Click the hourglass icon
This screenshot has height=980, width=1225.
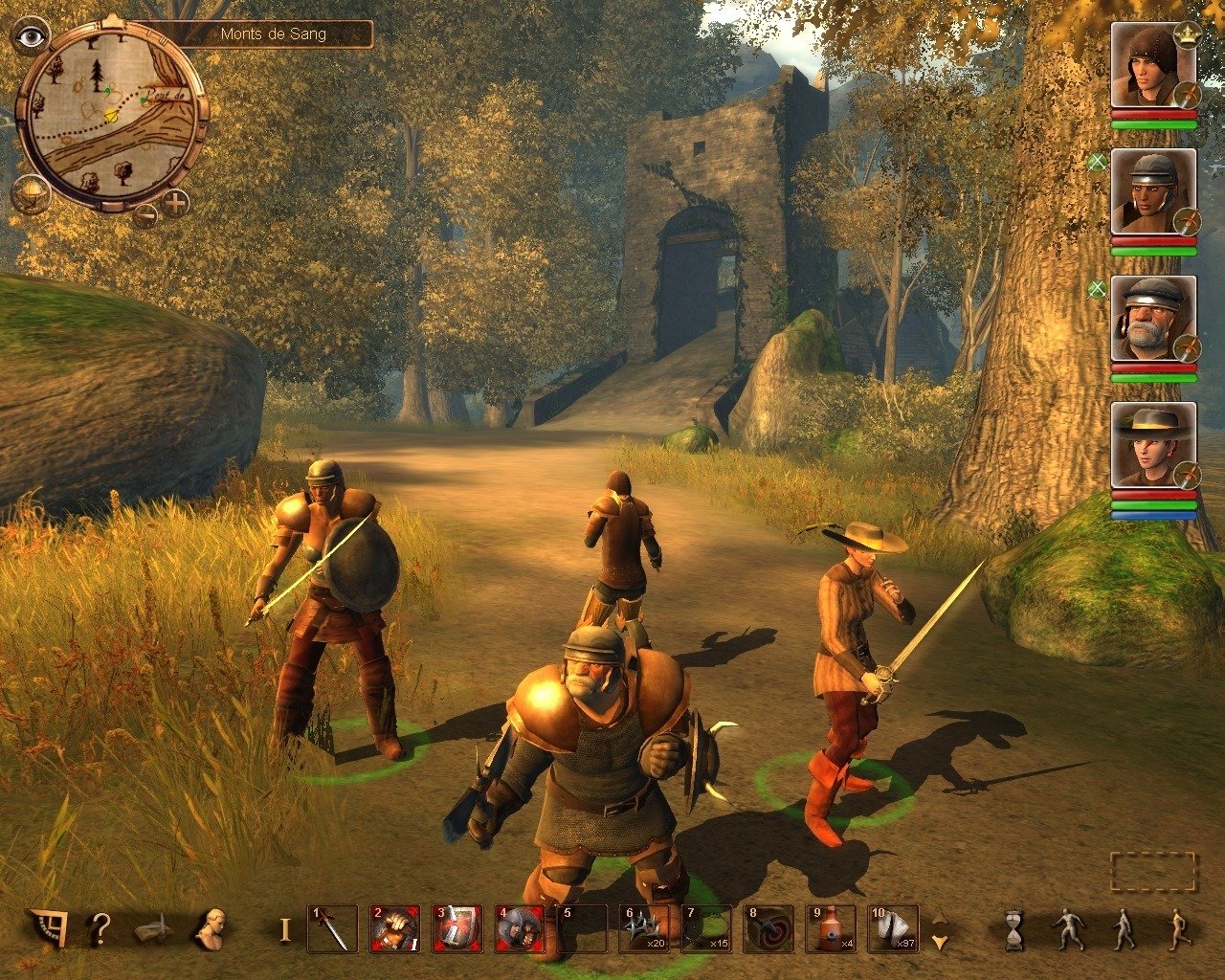point(1013,928)
